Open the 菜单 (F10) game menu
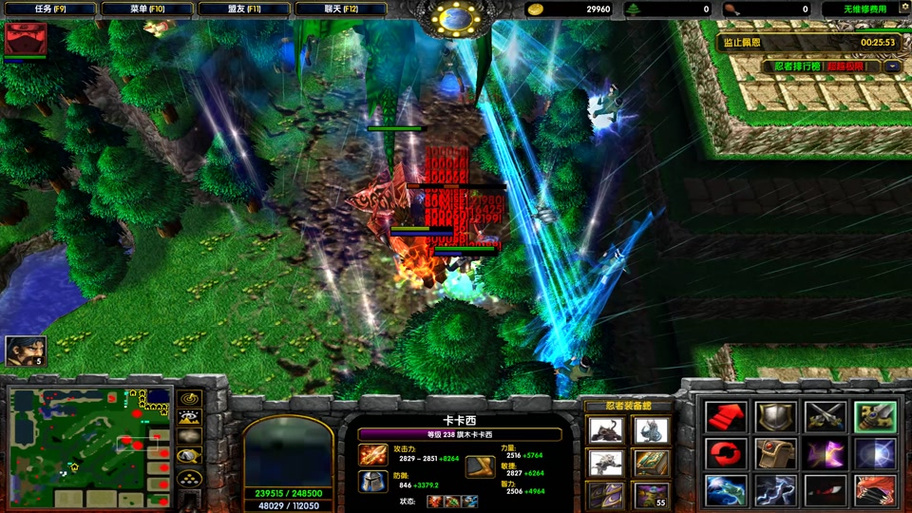 [x=147, y=9]
